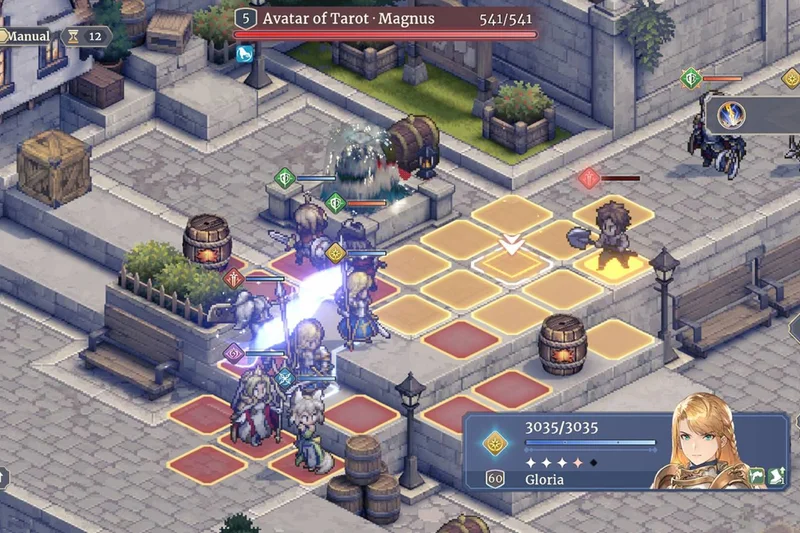Screen dimensions: 800x533
Task: Open the Avatar of Tarot Magnus boss banner
Action: [x=385, y=20]
